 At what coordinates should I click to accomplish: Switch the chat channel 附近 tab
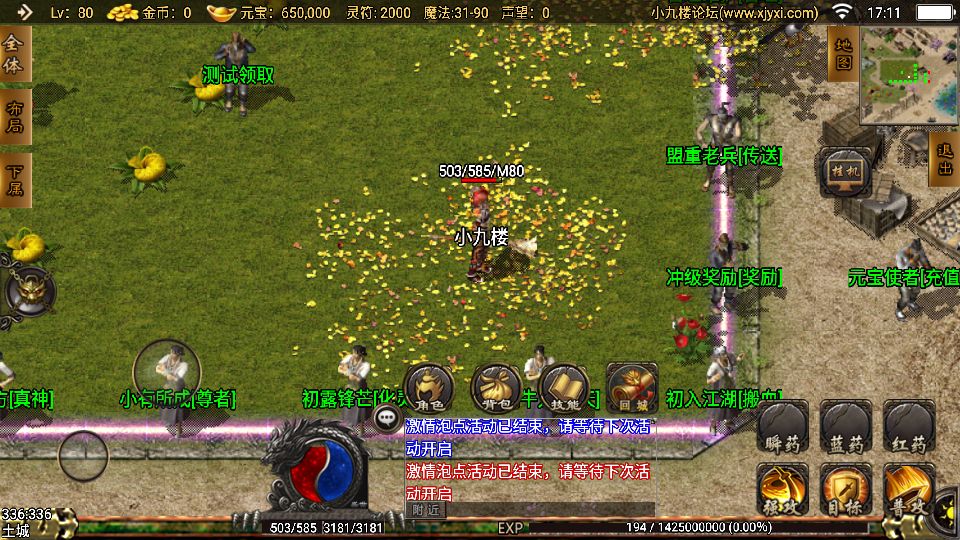[x=426, y=509]
